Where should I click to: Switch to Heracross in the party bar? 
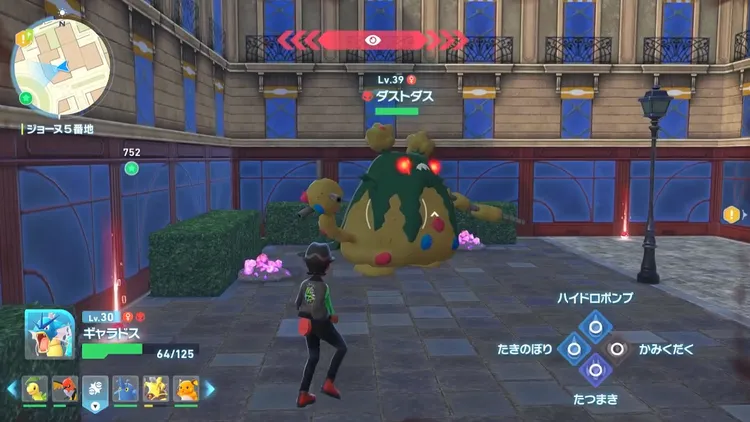(x=125, y=389)
